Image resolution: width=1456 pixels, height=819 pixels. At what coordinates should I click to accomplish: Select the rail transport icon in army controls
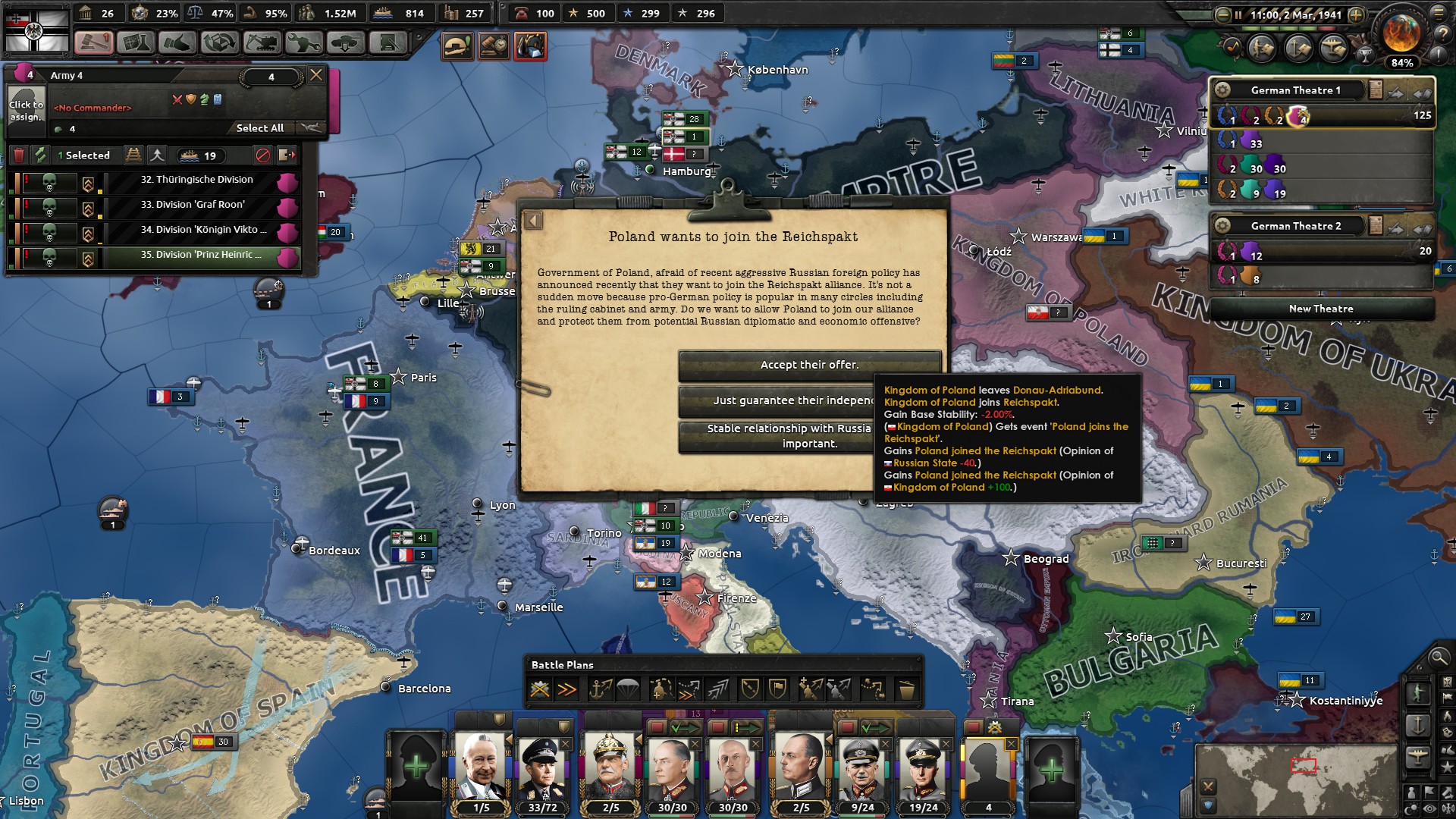133,155
